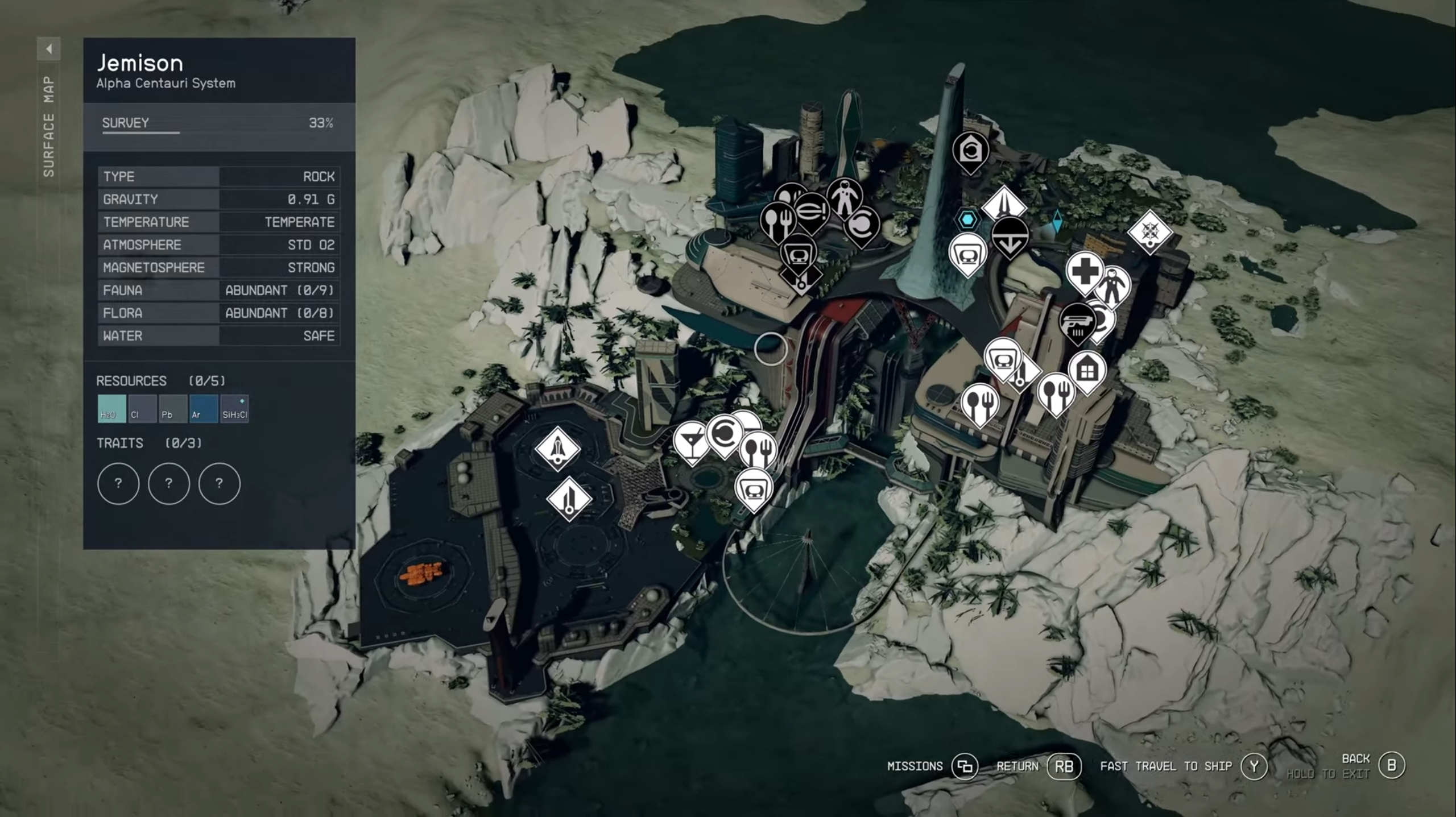The image size is (1456, 817).
Task: Collapse the Surface Map side panel arrow
Action: click(49, 49)
